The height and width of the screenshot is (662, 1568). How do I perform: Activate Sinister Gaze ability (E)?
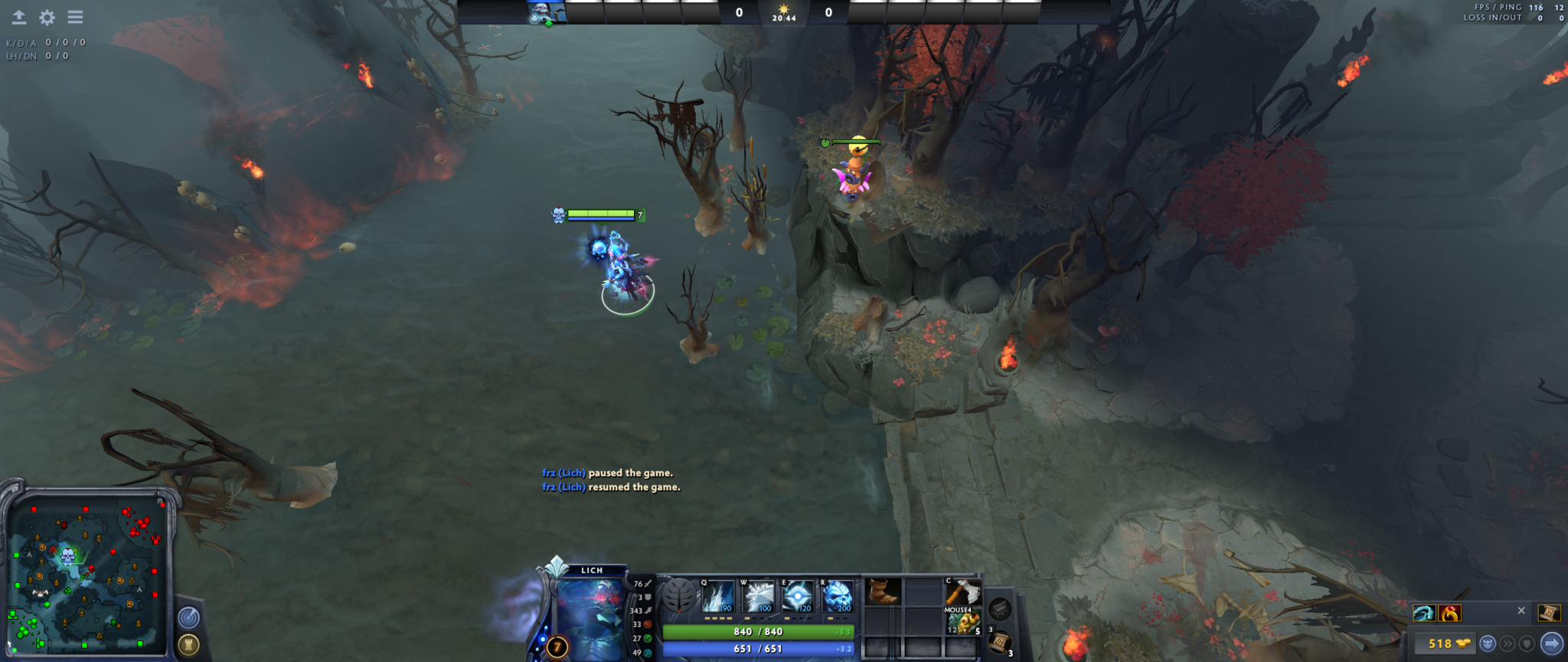[799, 597]
